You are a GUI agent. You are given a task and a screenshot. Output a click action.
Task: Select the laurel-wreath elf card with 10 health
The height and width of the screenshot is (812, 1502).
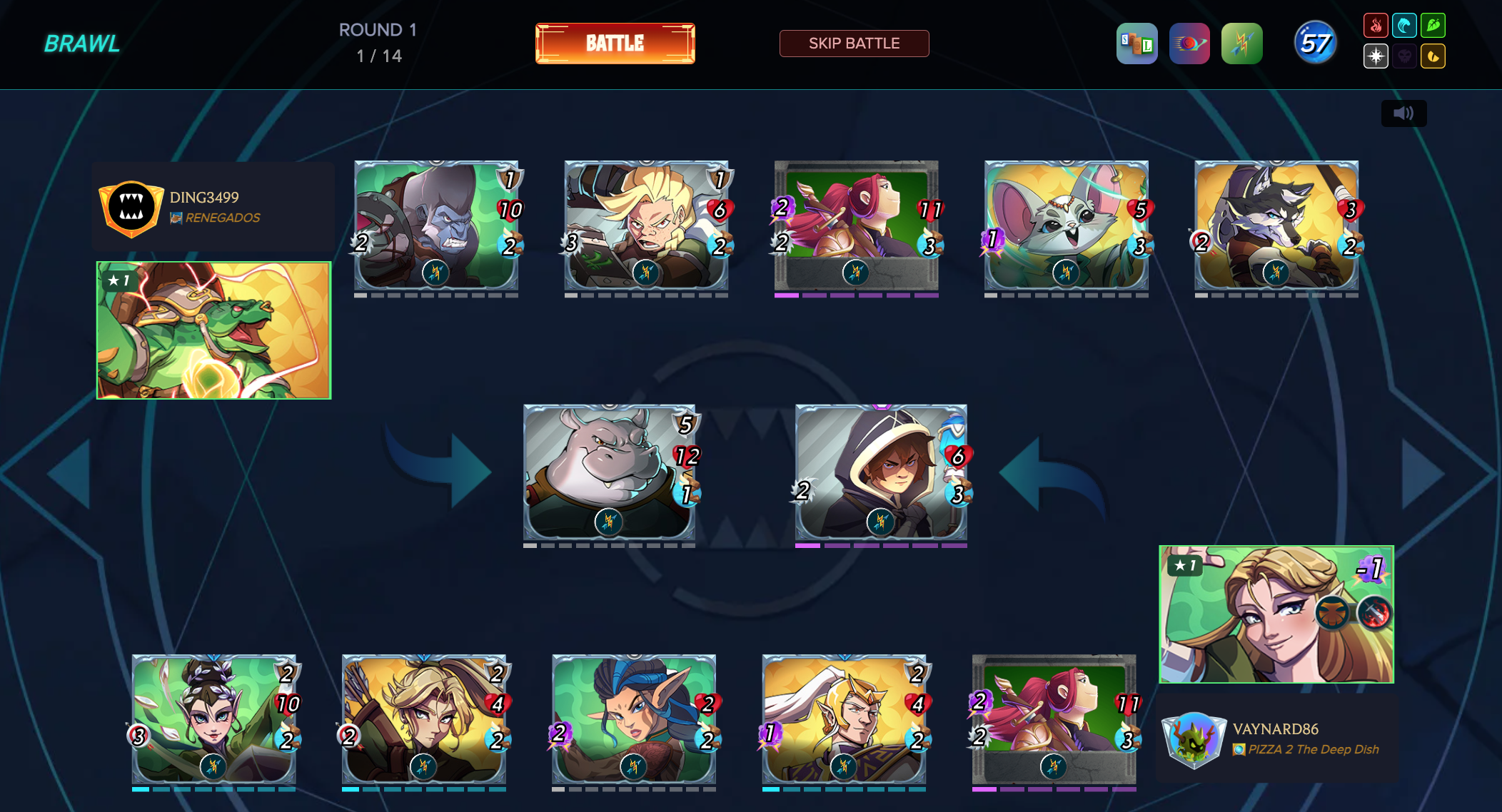pyautogui.click(x=213, y=719)
